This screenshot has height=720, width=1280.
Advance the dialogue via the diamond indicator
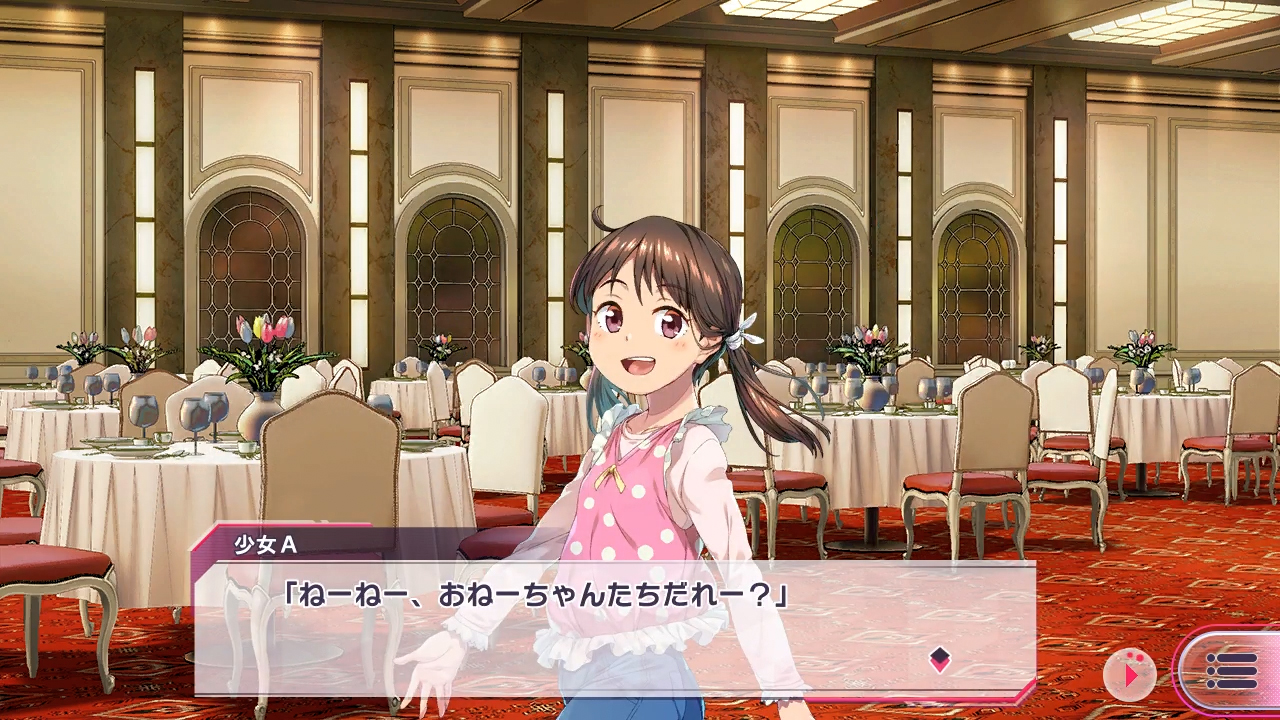tap(939, 658)
